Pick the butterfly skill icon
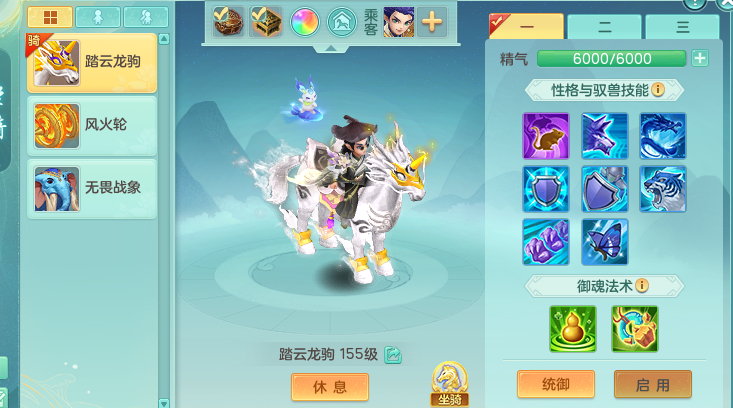The image size is (733, 408). coord(605,242)
